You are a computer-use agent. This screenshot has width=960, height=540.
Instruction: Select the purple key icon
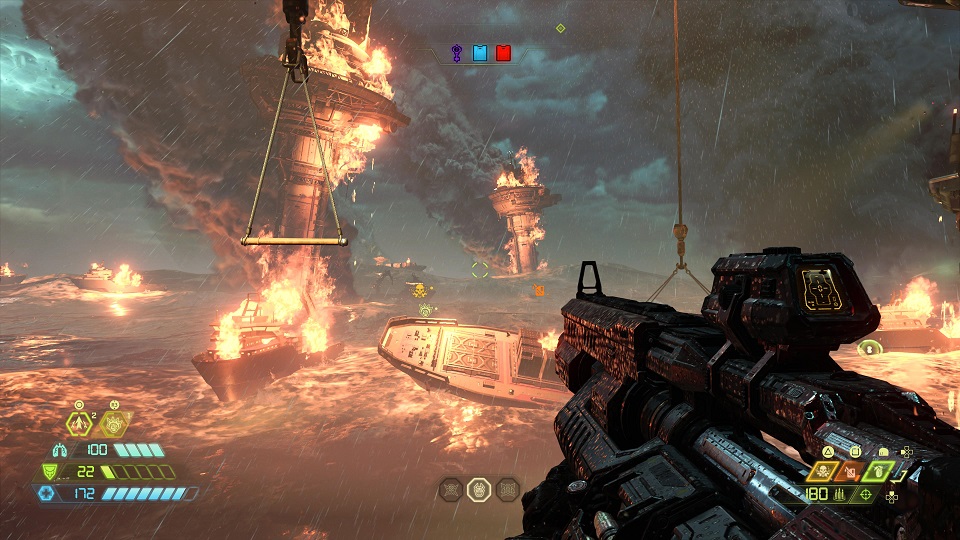point(457,52)
